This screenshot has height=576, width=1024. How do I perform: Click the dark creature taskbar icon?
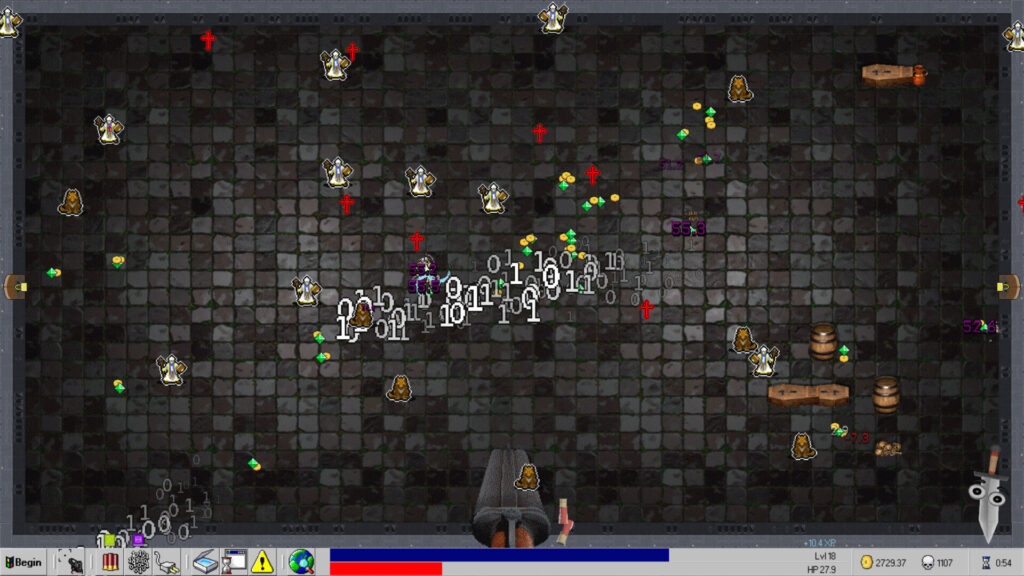click(x=72, y=562)
